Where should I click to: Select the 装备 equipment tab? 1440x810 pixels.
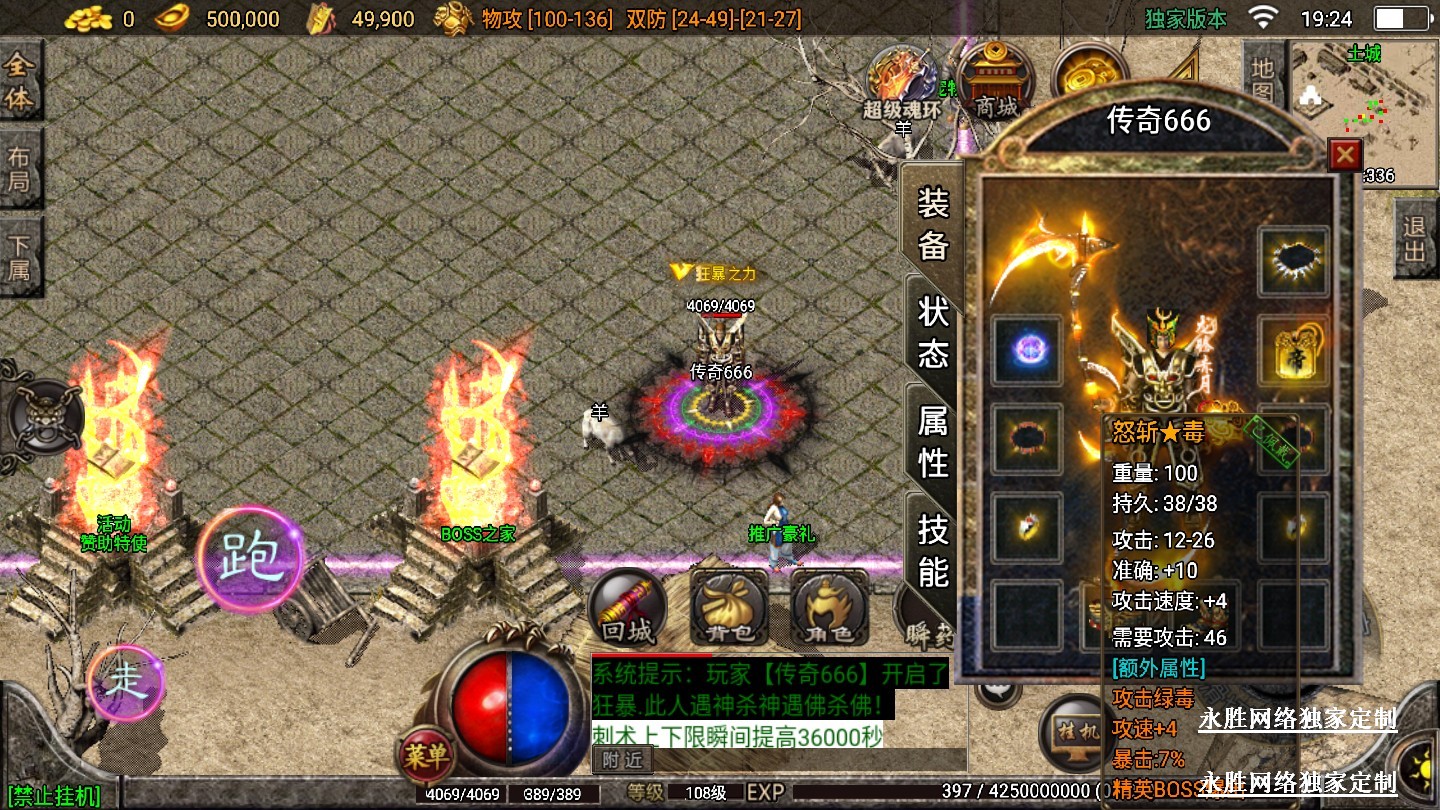tap(933, 224)
